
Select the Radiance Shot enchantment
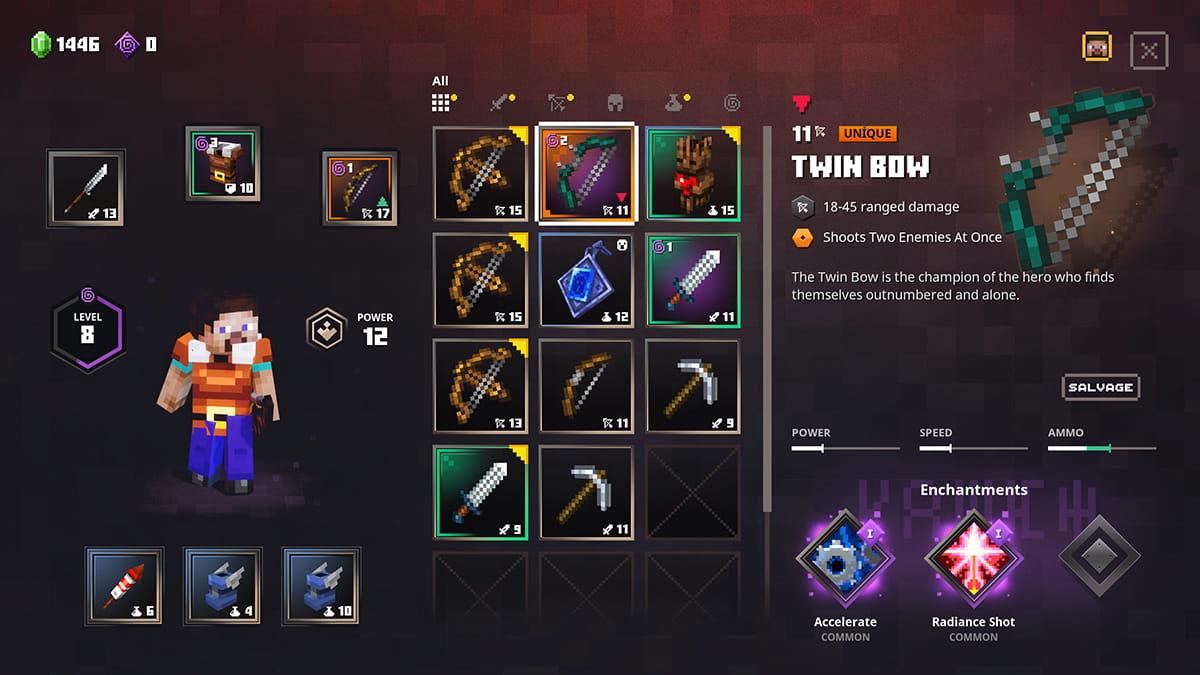click(973, 559)
